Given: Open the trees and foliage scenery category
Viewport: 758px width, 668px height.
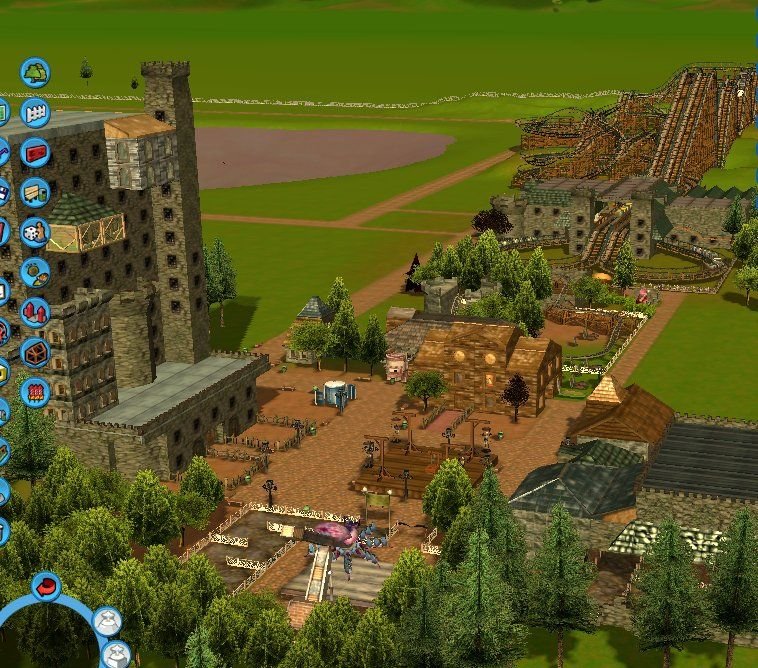Looking at the screenshot, I should (x=35, y=73).
